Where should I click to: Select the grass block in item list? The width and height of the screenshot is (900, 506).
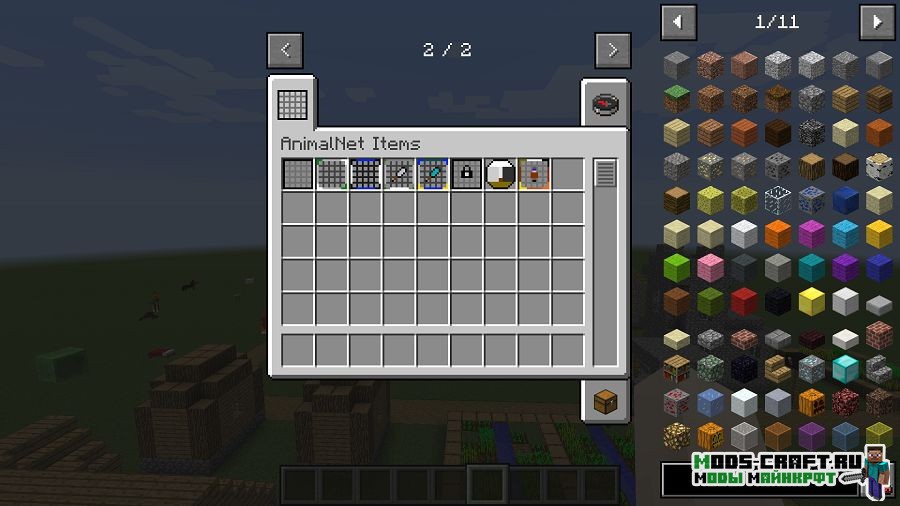click(x=678, y=99)
